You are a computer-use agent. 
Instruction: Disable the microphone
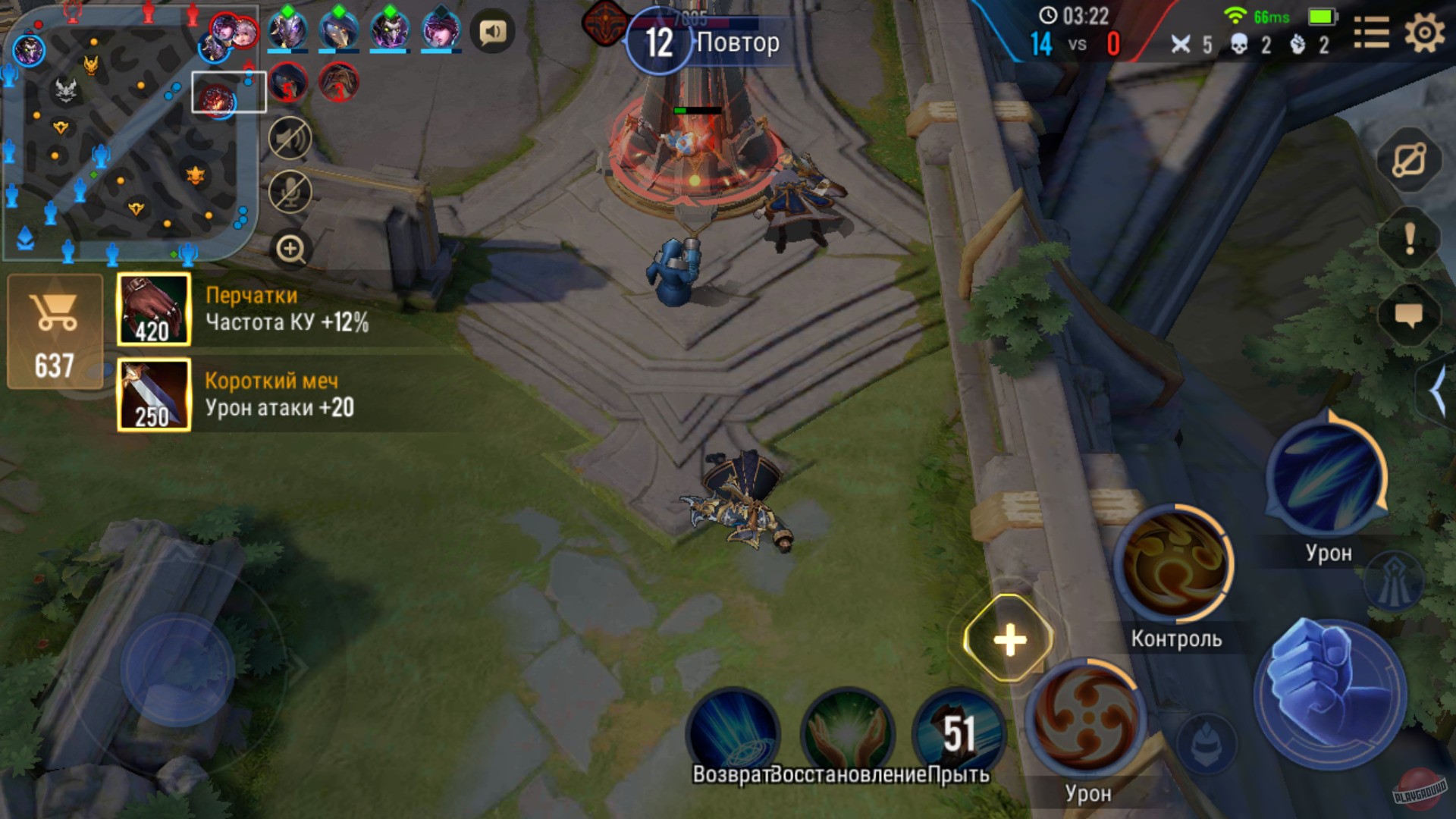click(290, 193)
